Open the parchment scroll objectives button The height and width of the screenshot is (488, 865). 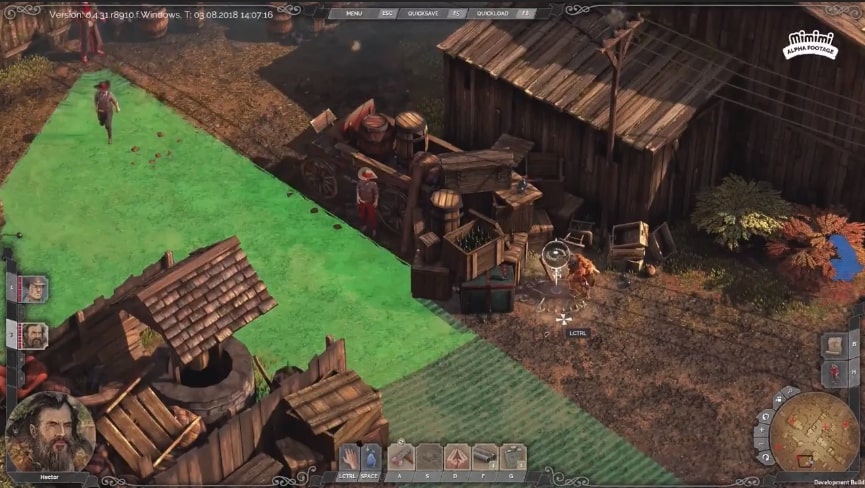pos(835,344)
